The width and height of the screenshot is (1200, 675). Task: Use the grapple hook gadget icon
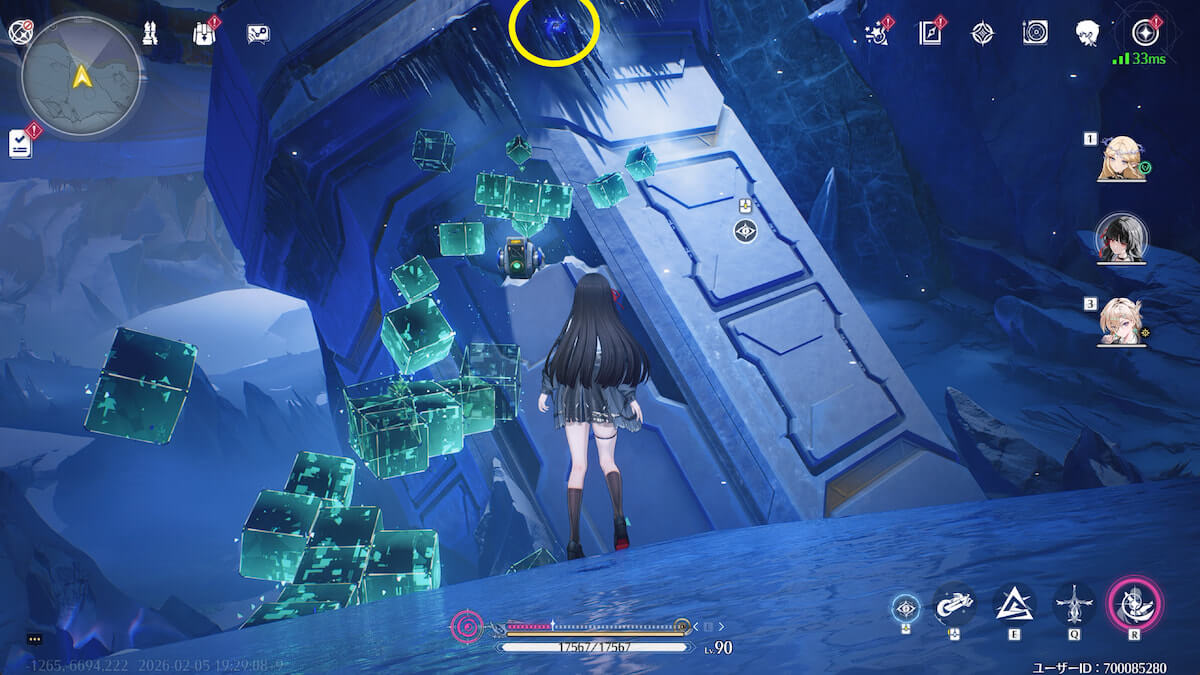pyautogui.click(x=955, y=604)
